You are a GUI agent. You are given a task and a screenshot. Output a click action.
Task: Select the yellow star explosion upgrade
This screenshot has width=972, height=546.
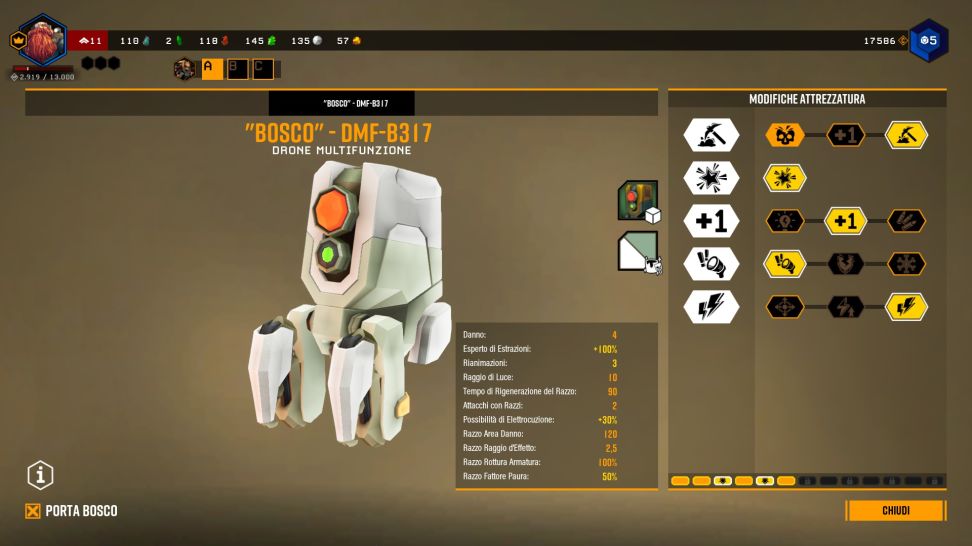[x=785, y=178]
